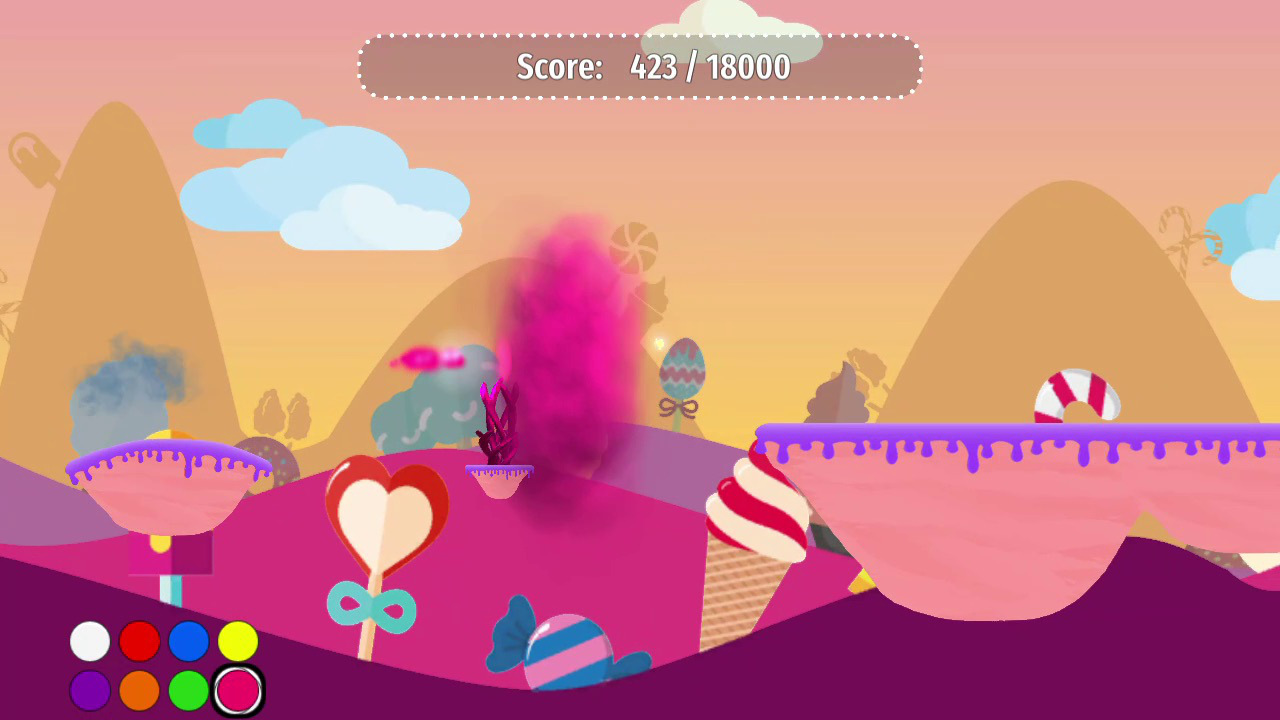Click the Score banner at the top
The height and width of the screenshot is (720, 1280).
pos(640,67)
